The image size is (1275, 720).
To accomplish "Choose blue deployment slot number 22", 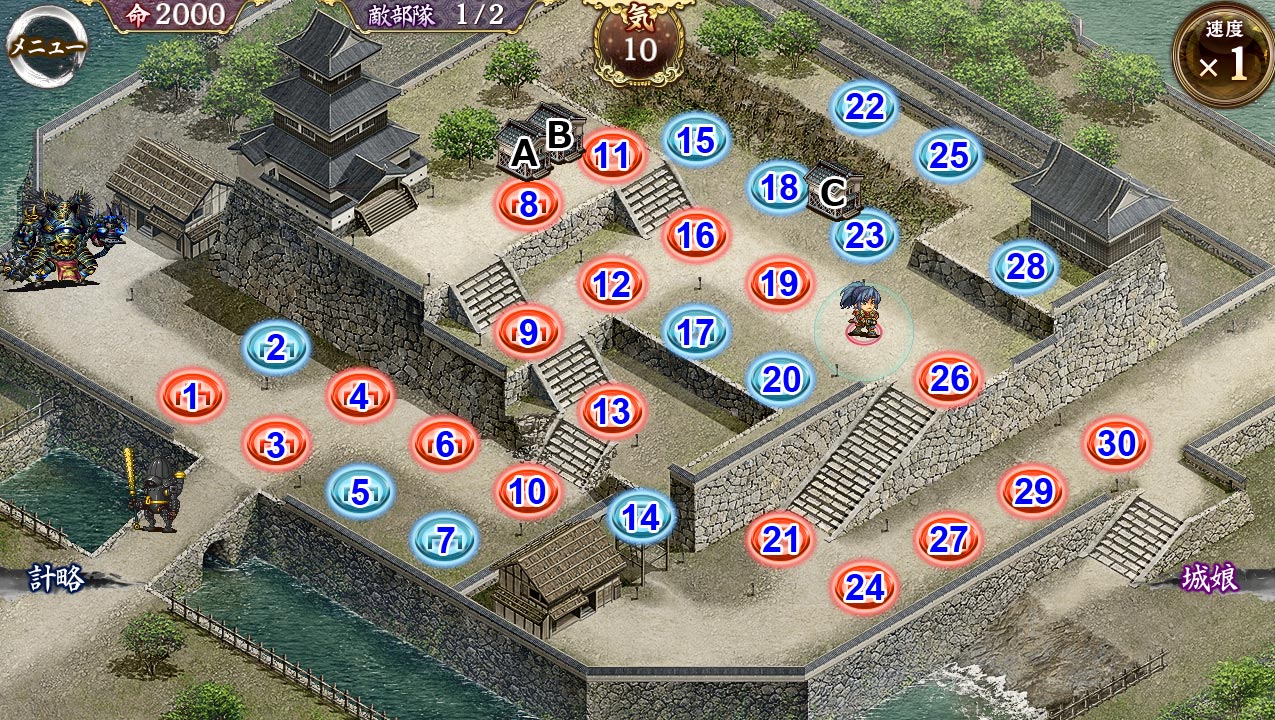I will (x=864, y=107).
